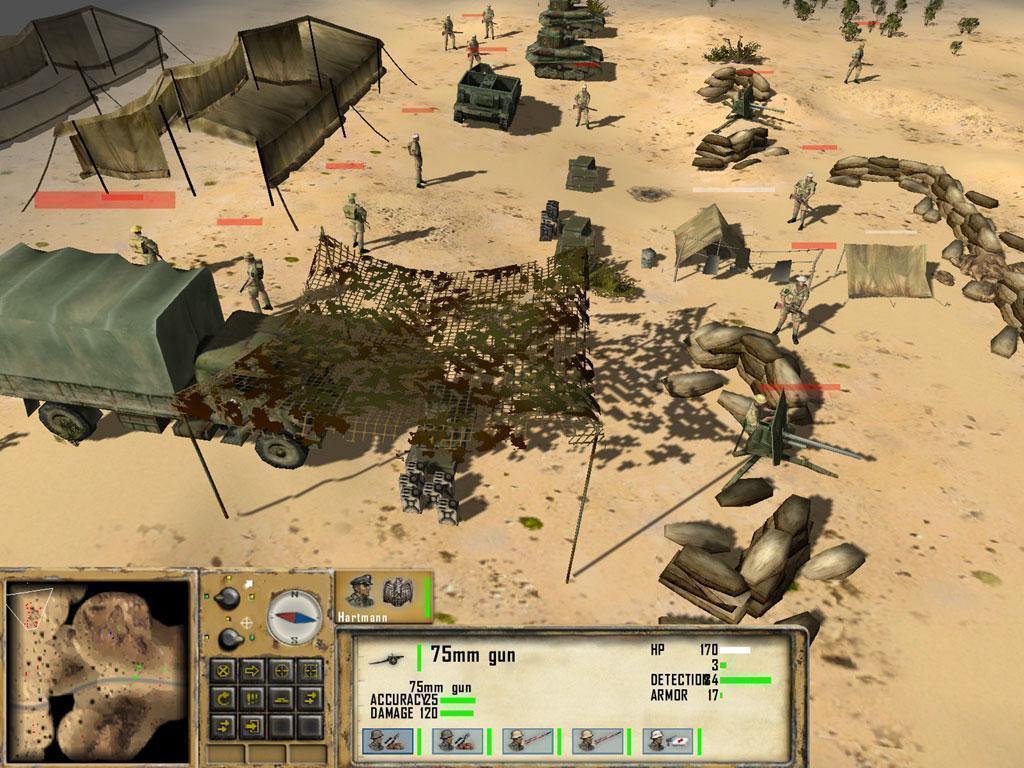
Task: Click the Hartmann eagle emblem icon
Action: [x=398, y=591]
